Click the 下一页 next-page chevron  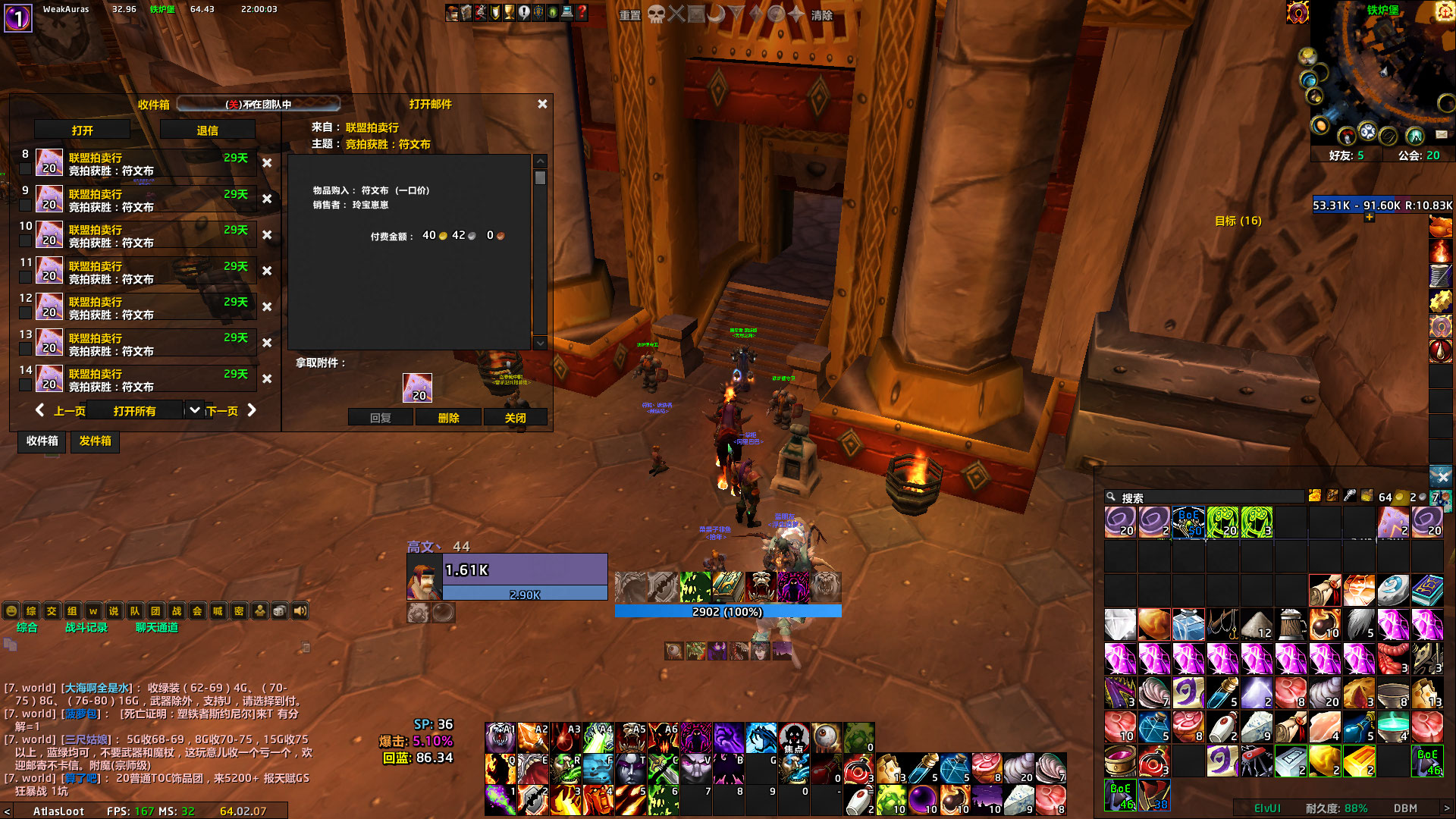point(251,409)
